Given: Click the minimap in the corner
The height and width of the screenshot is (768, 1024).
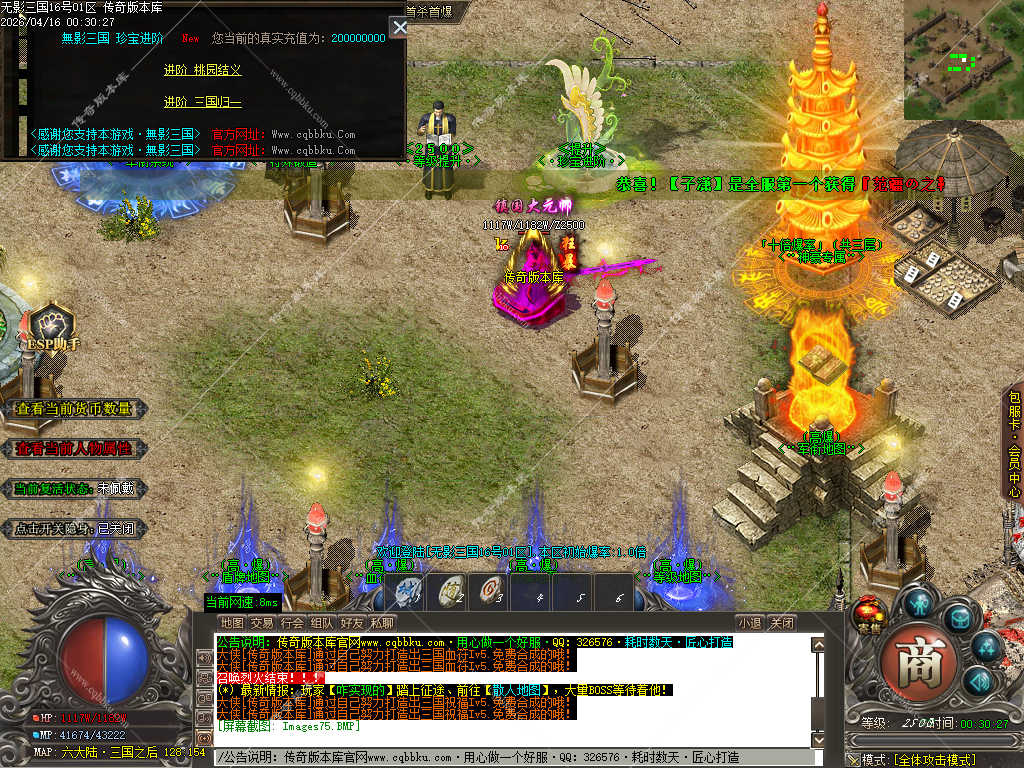Looking at the screenshot, I should [962, 60].
